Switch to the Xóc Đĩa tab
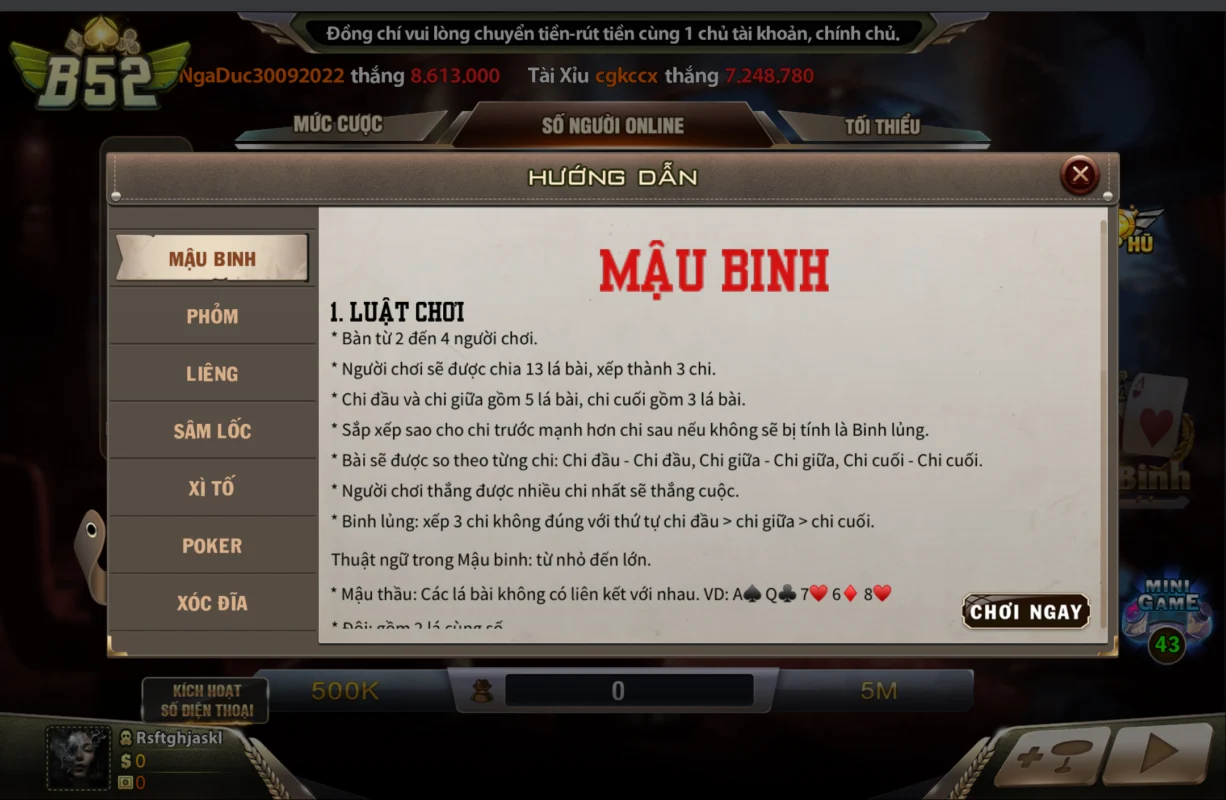 click(212, 603)
